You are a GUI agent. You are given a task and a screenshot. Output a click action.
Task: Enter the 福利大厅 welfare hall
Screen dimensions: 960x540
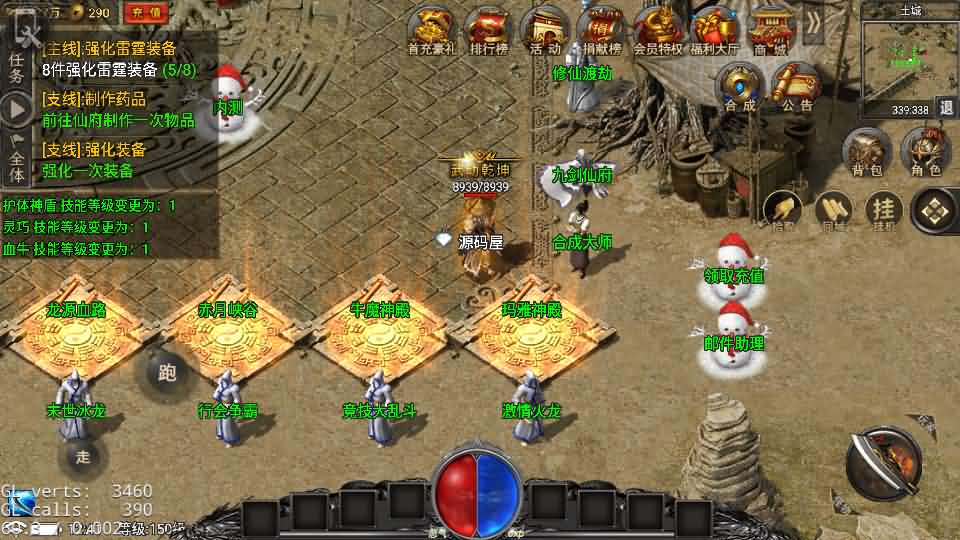coord(714,30)
